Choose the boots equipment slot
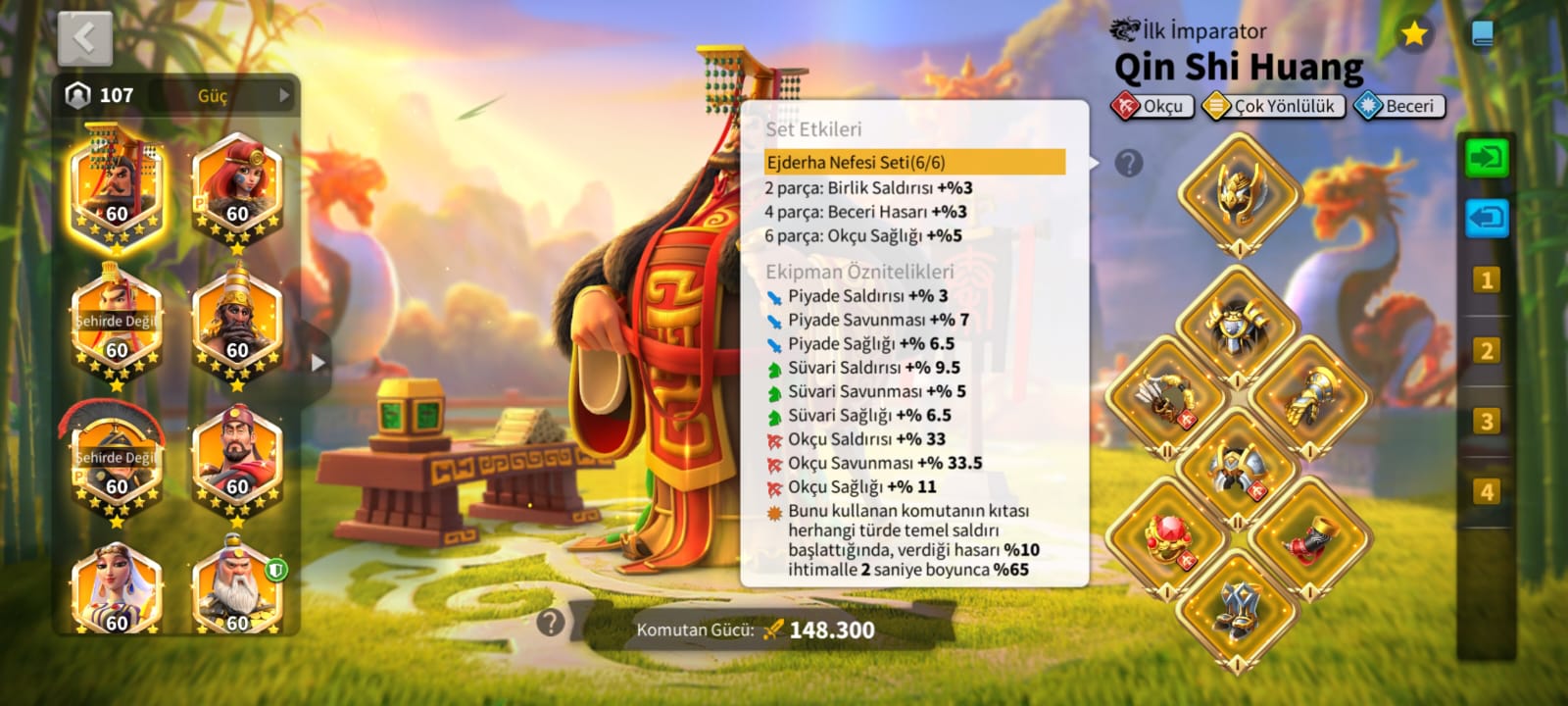This screenshot has height=706, width=1568. click(1238, 610)
